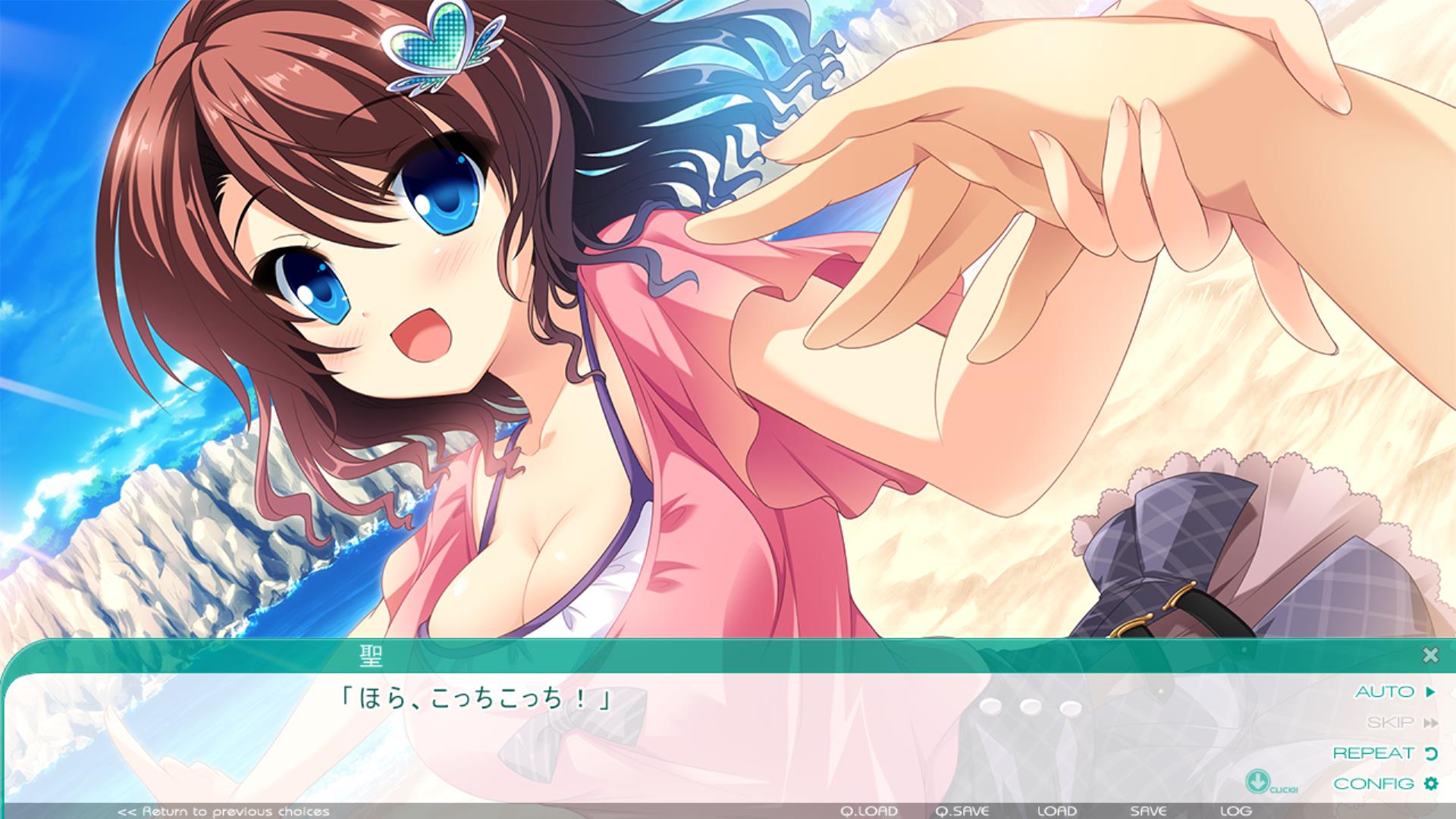Screen dimensions: 1456x819
Task: Replay the voice line with REPEAT
Action: [x=1384, y=753]
